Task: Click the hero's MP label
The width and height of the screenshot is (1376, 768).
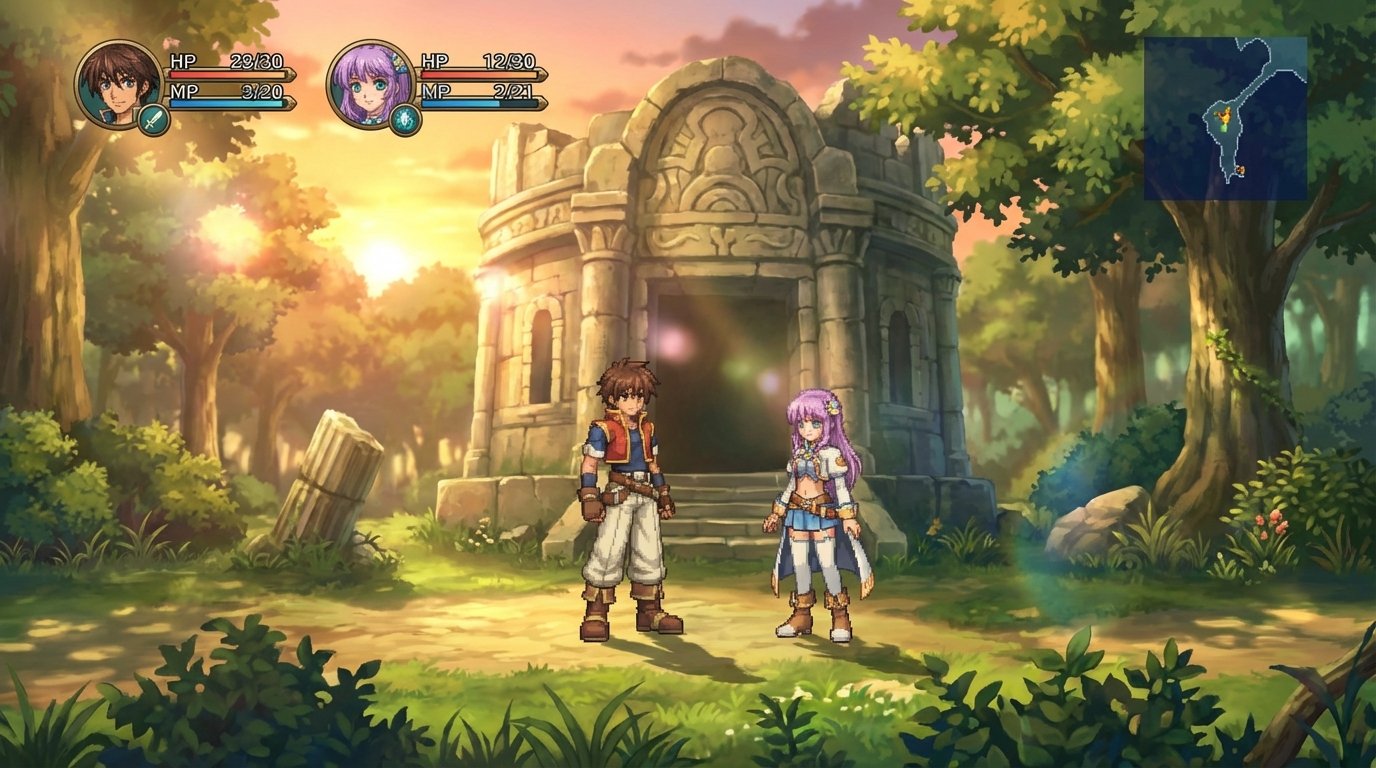Action: 182,92
